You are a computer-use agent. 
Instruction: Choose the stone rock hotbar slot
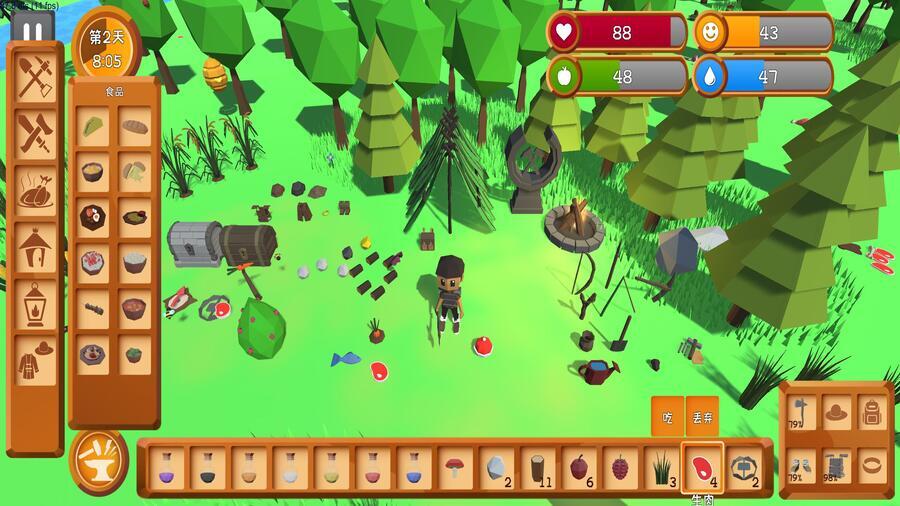496,467
